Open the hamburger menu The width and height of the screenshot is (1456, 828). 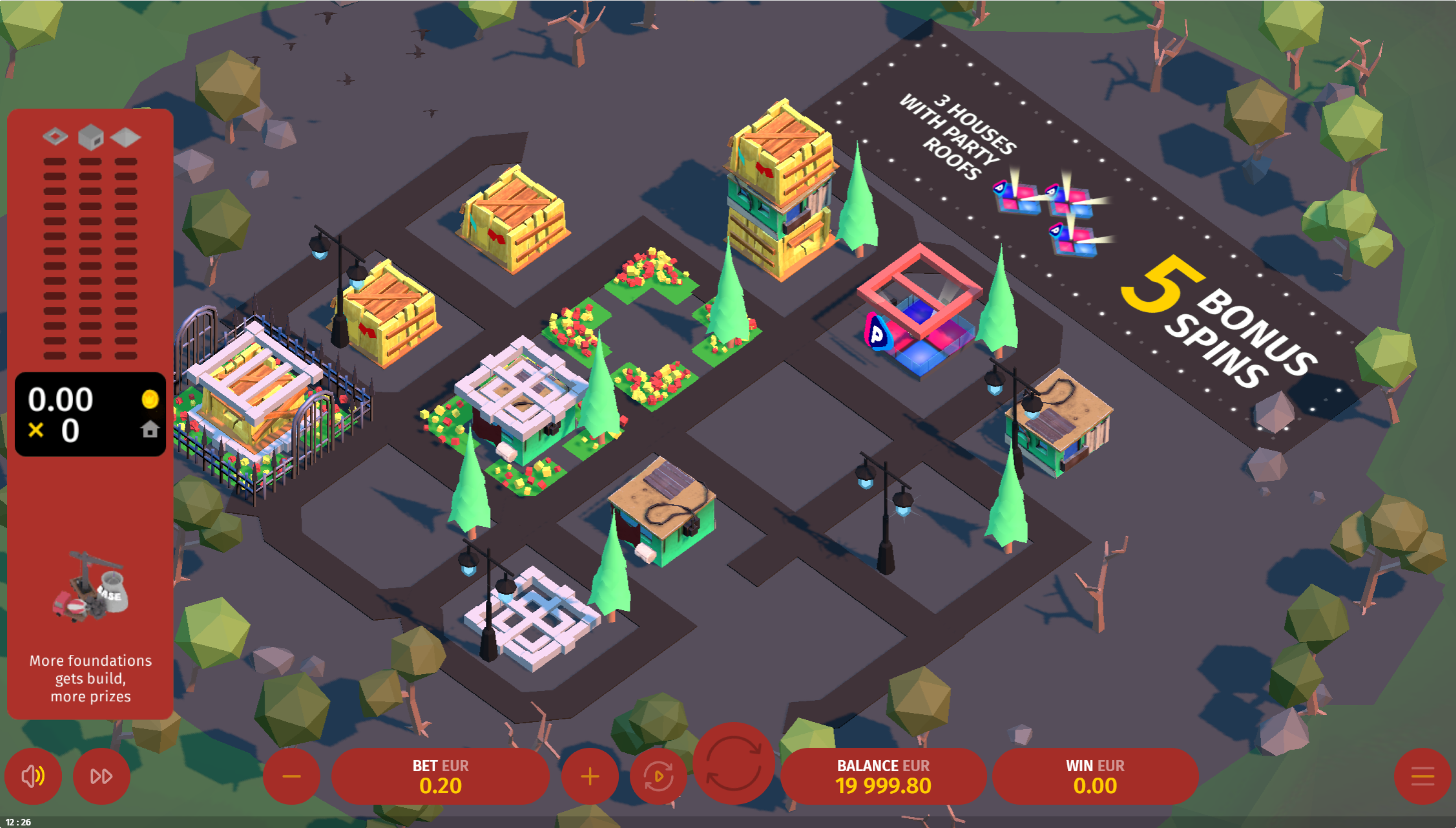tap(1423, 776)
